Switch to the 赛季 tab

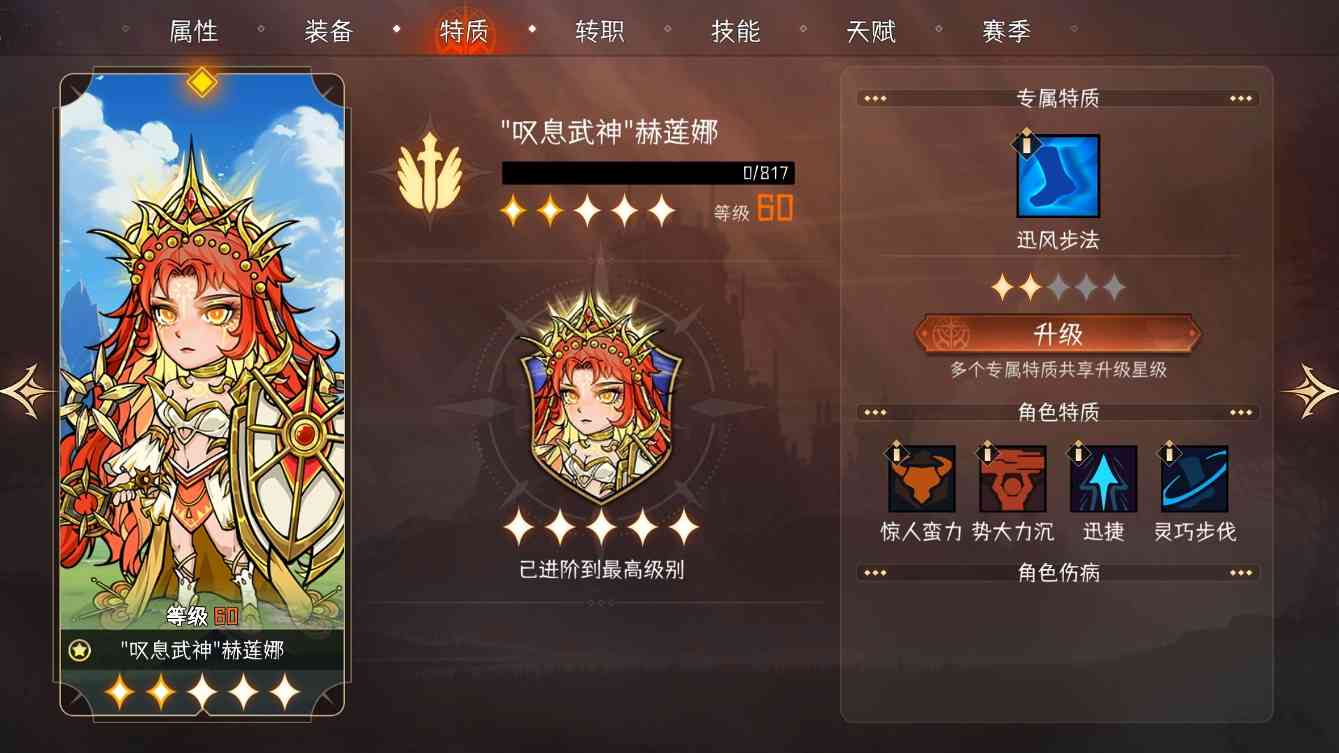pyautogui.click(x=1007, y=31)
